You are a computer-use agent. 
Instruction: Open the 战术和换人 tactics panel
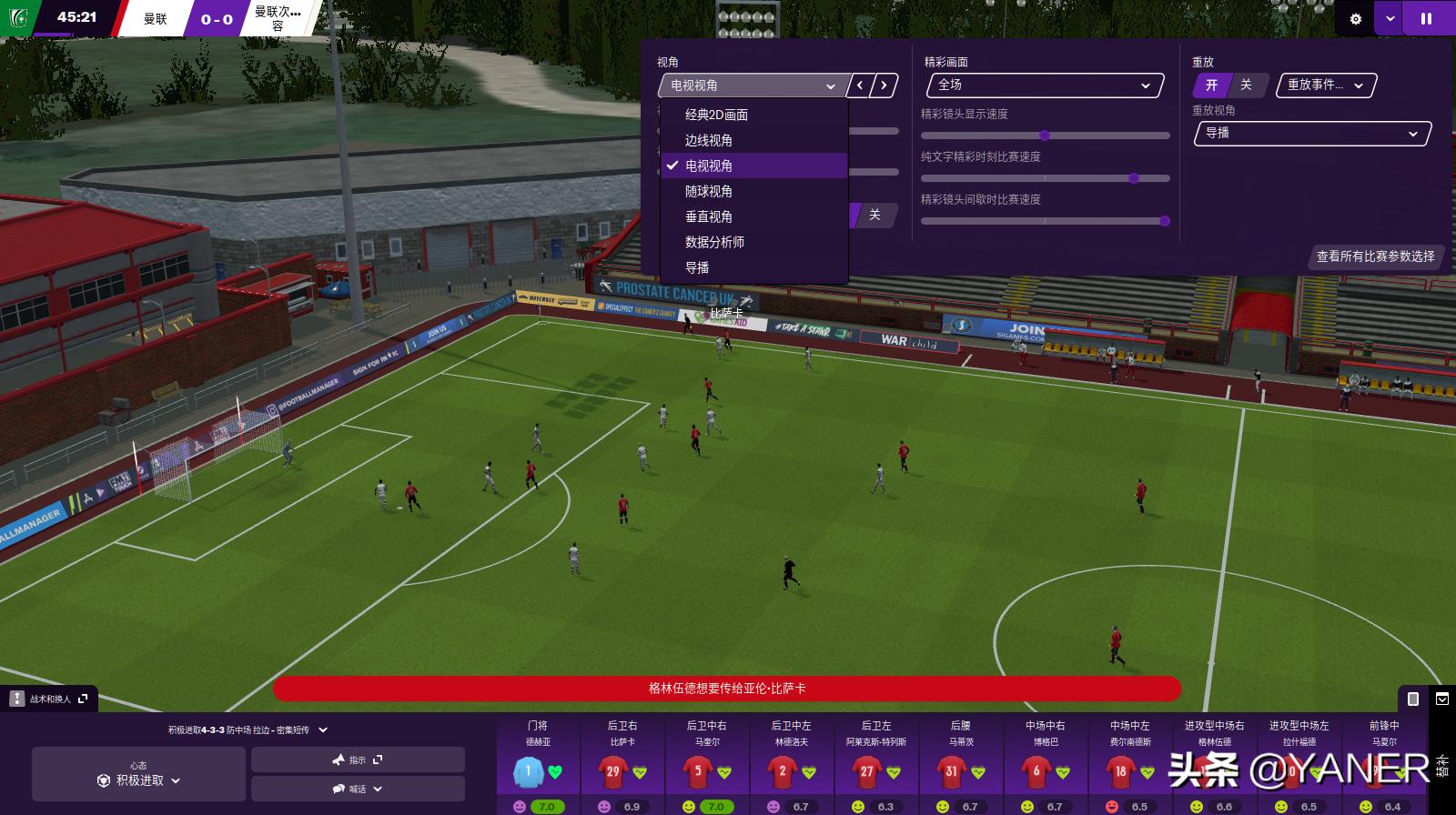point(49,699)
